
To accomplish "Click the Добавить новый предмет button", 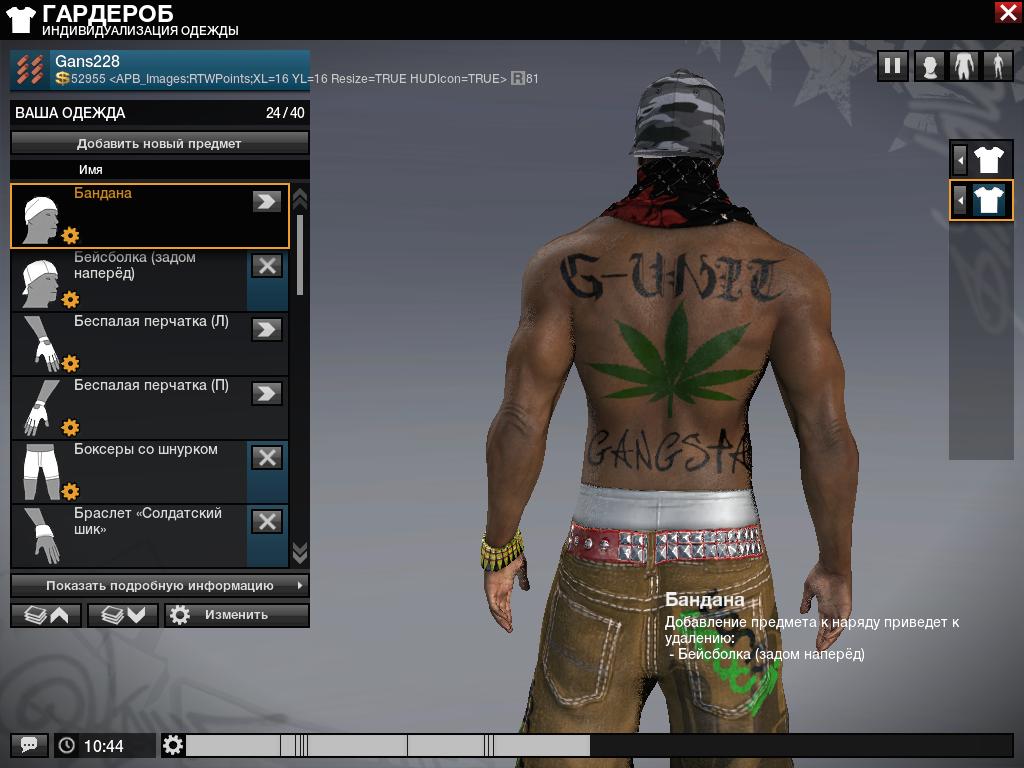I will tap(159, 143).
